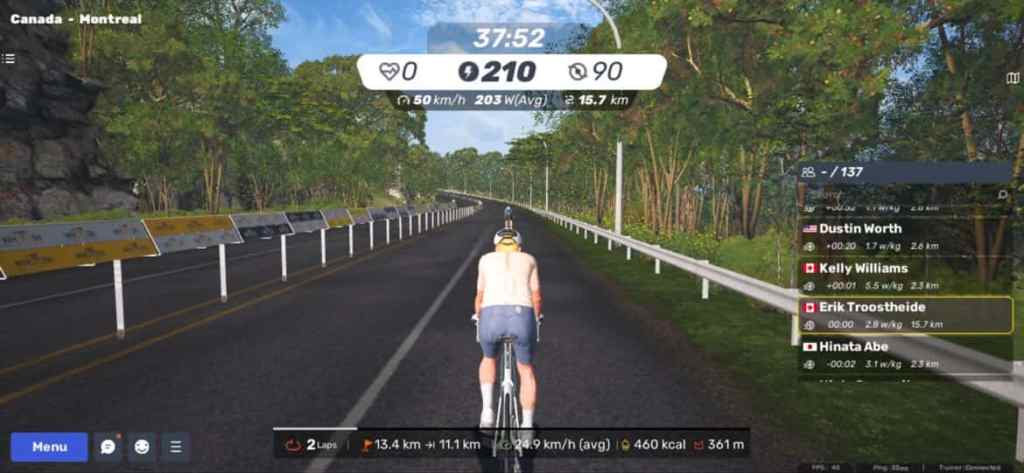Image resolution: width=1024 pixels, height=473 pixels.
Task: Click the rider search magnifier icon
Action: (1003, 195)
